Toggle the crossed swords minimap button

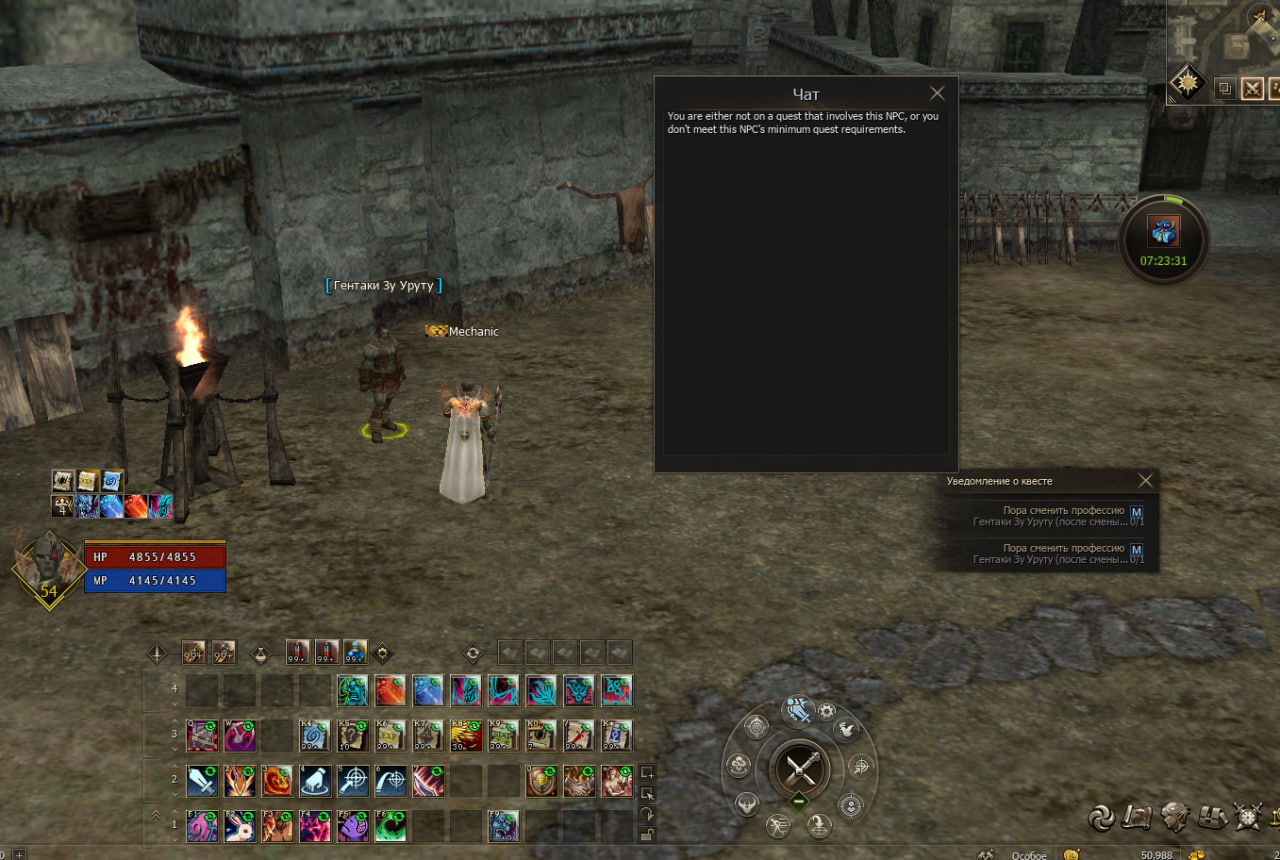pyautogui.click(x=1252, y=89)
